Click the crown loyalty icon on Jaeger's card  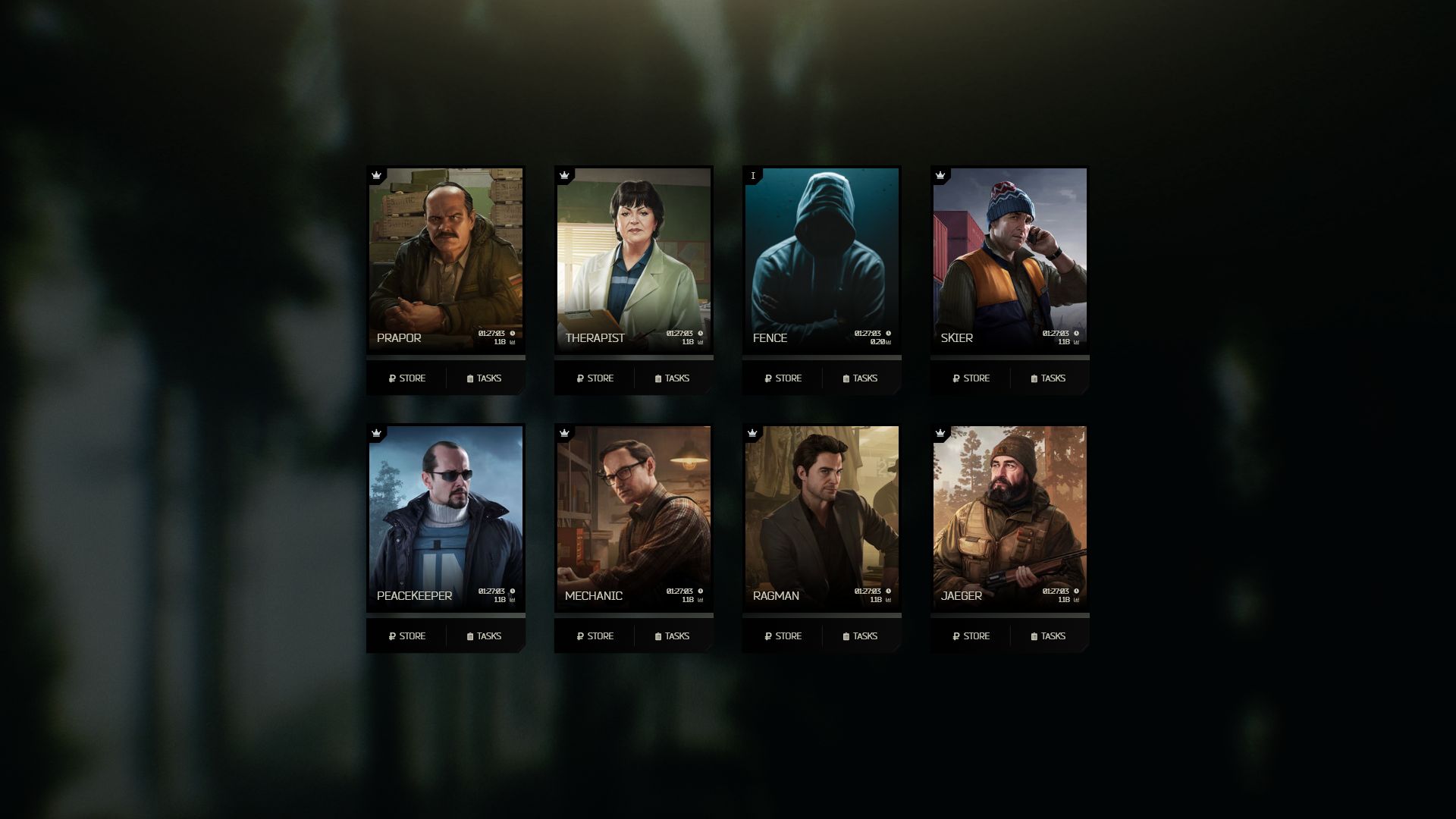coord(940,432)
